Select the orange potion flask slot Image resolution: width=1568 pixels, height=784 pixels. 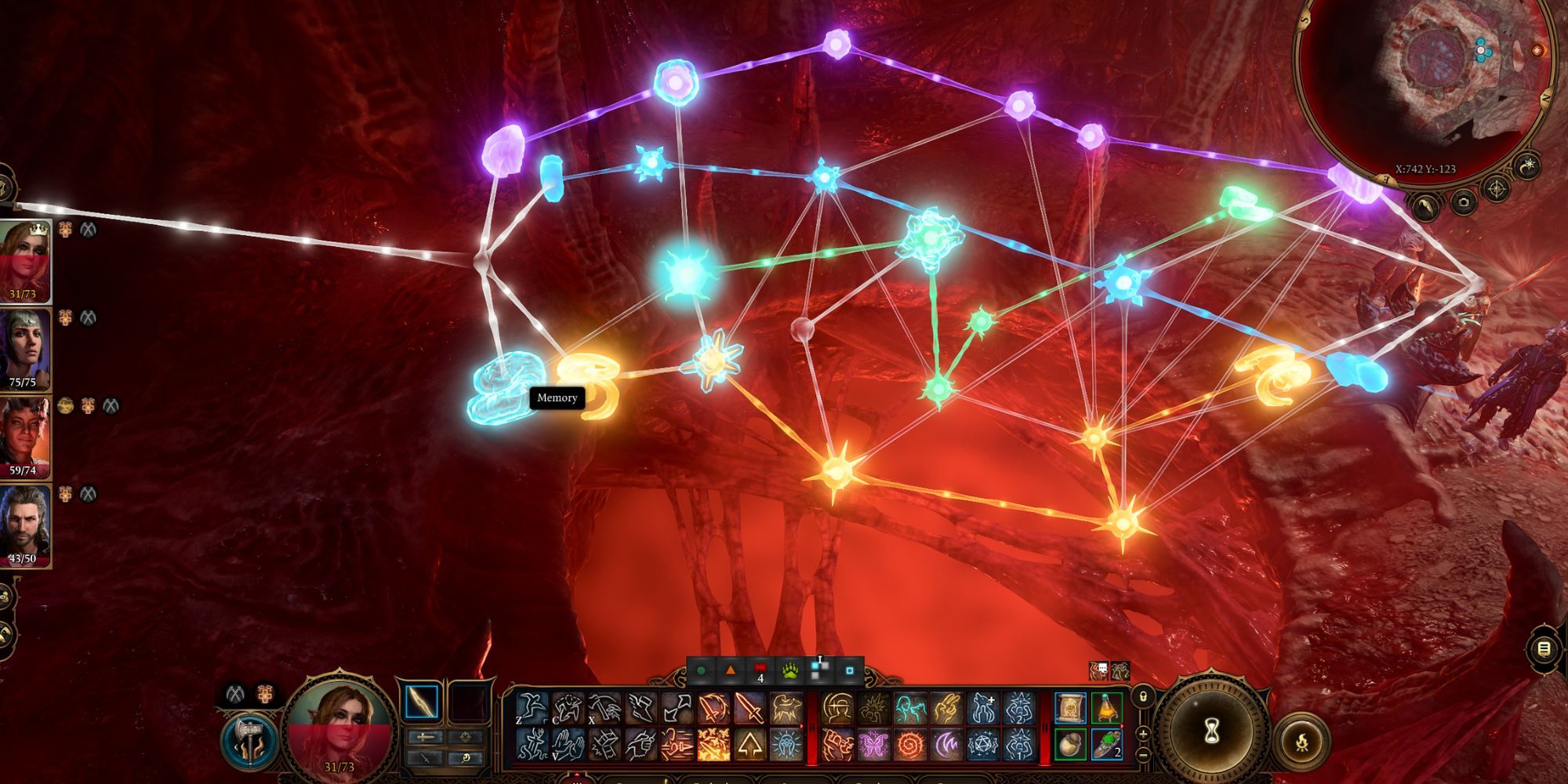point(1106,708)
